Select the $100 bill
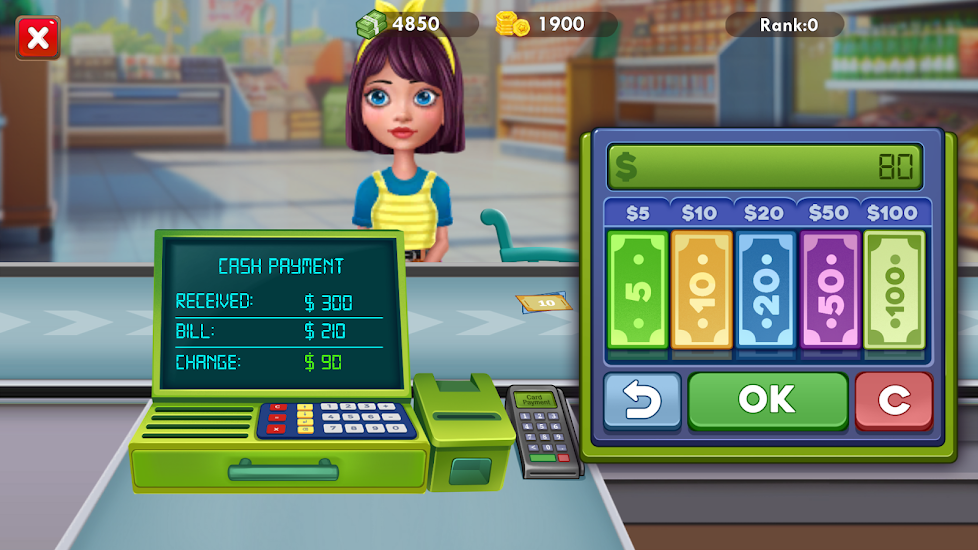The width and height of the screenshot is (978, 550). (894, 290)
